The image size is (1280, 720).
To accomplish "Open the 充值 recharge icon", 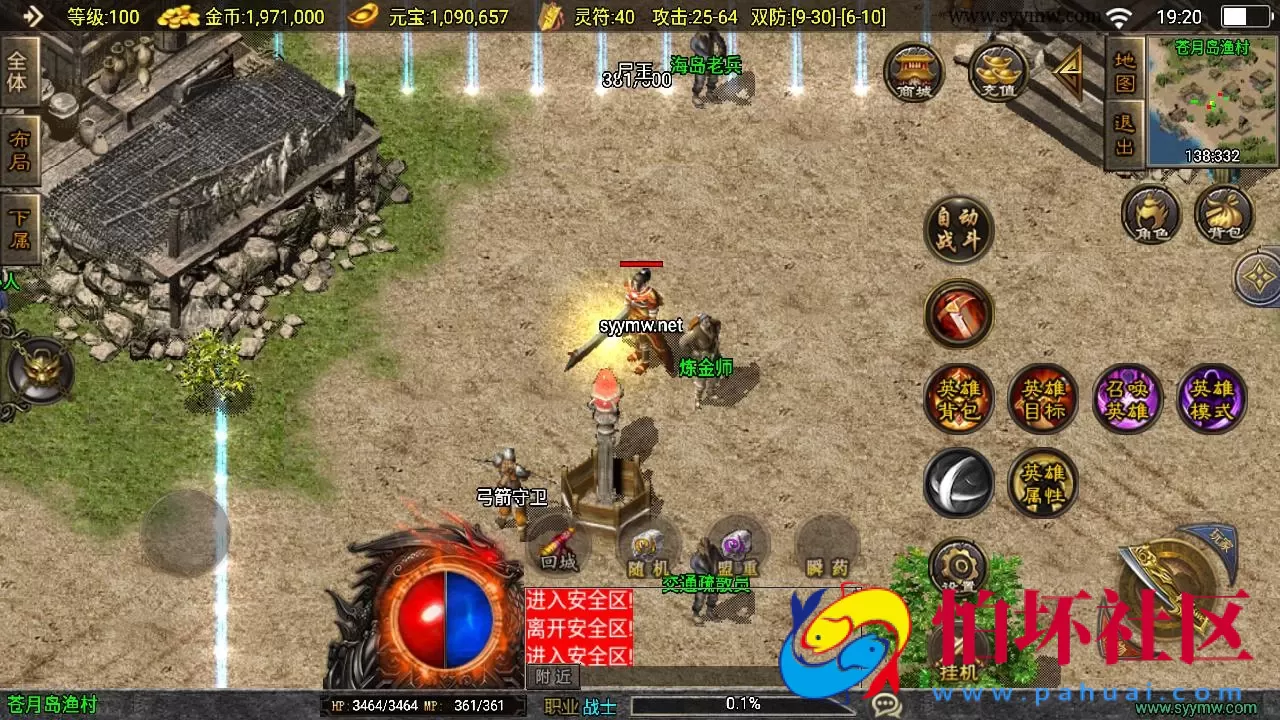I will [x=995, y=70].
